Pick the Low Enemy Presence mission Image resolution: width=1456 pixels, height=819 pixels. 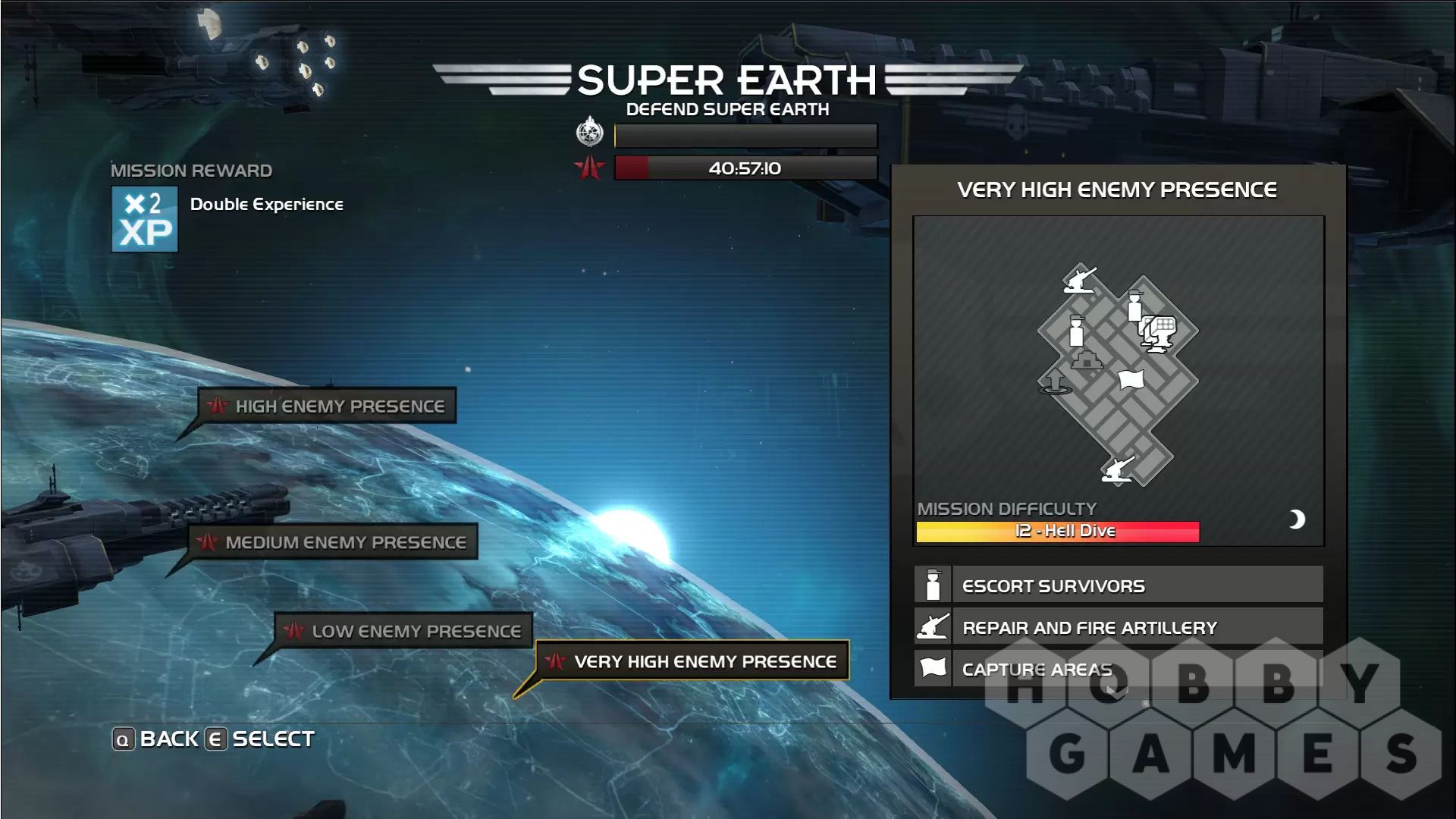pos(403,631)
